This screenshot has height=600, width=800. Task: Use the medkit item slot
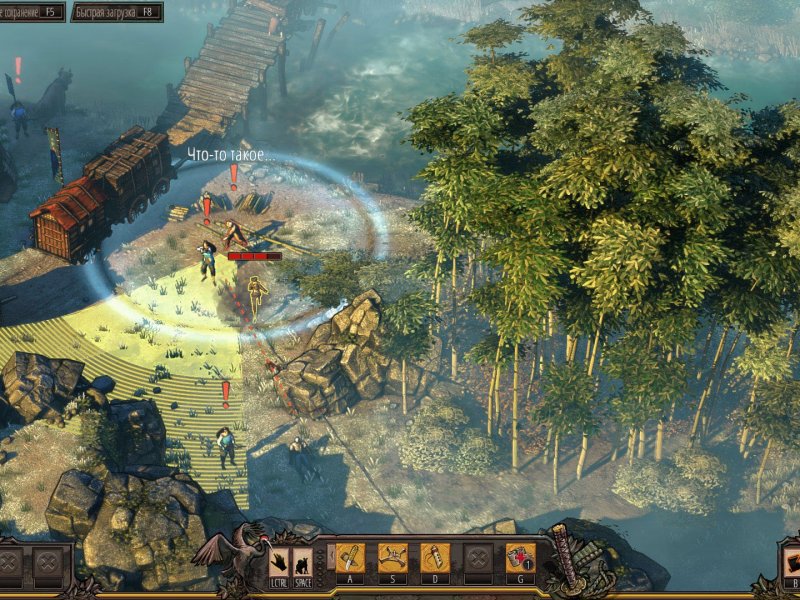click(520, 558)
